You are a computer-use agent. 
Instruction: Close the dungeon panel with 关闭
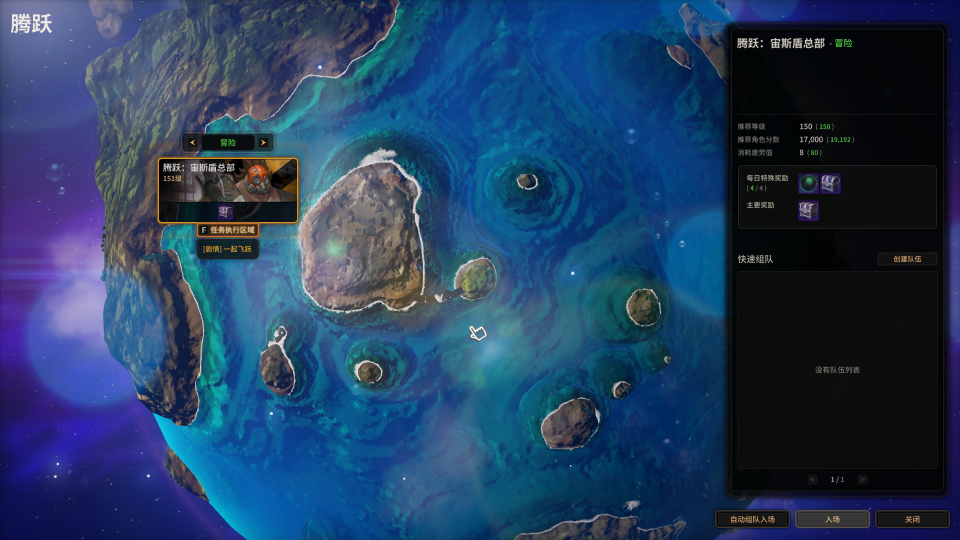click(912, 519)
